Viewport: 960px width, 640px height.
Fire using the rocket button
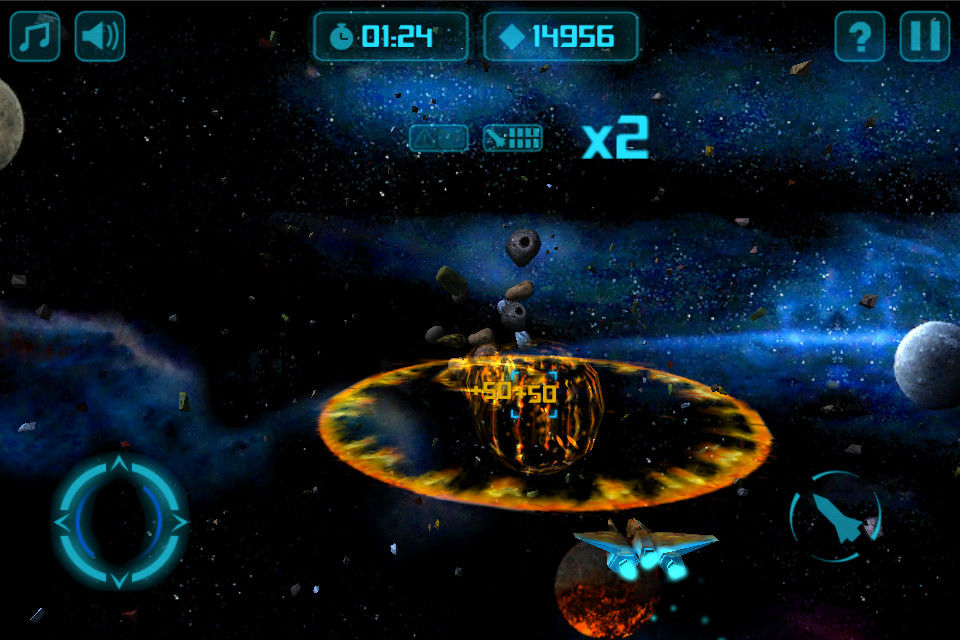[836, 517]
